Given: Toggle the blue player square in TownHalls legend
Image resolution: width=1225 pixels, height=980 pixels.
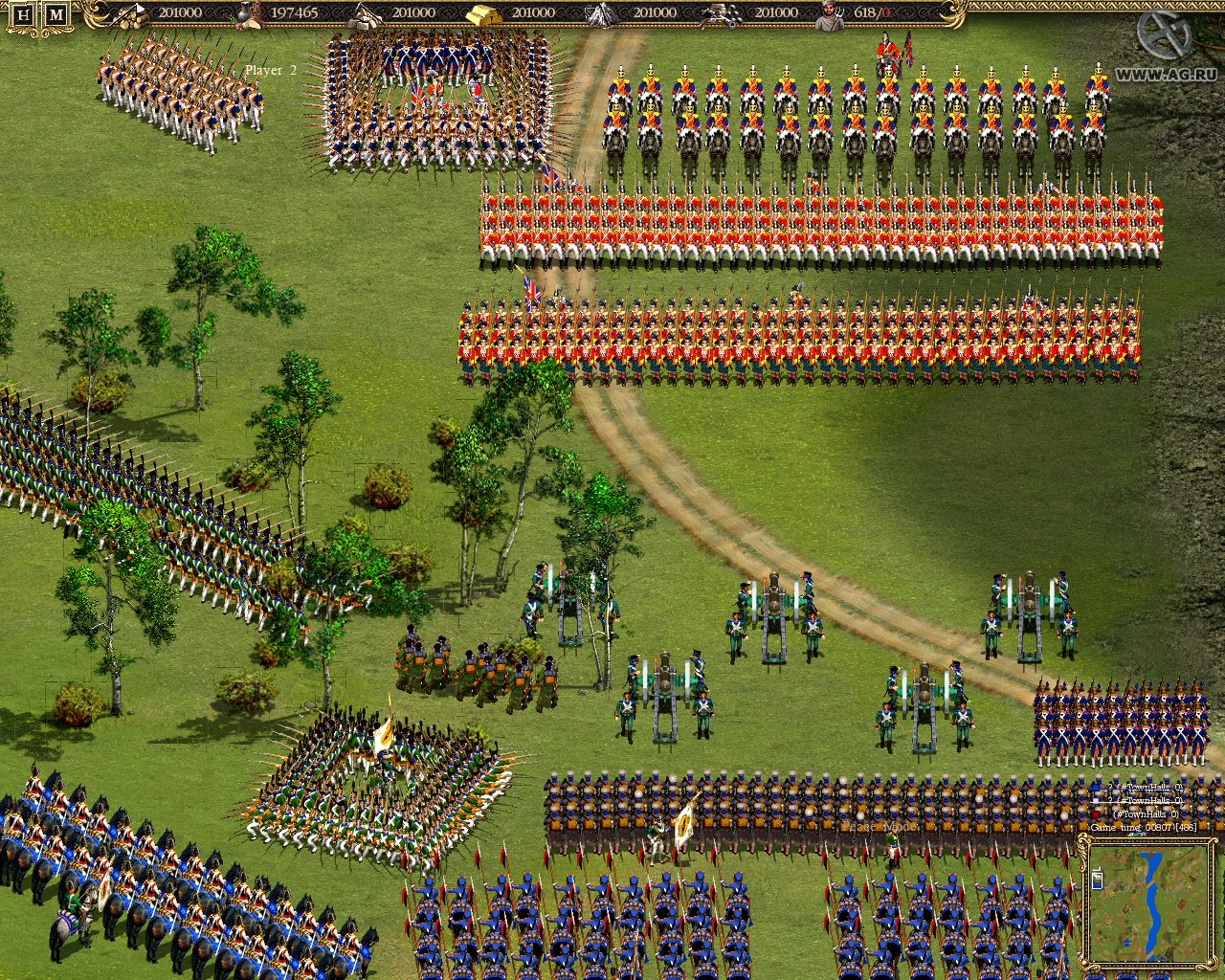Looking at the screenshot, I should pyautogui.click(x=1095, y=787).
